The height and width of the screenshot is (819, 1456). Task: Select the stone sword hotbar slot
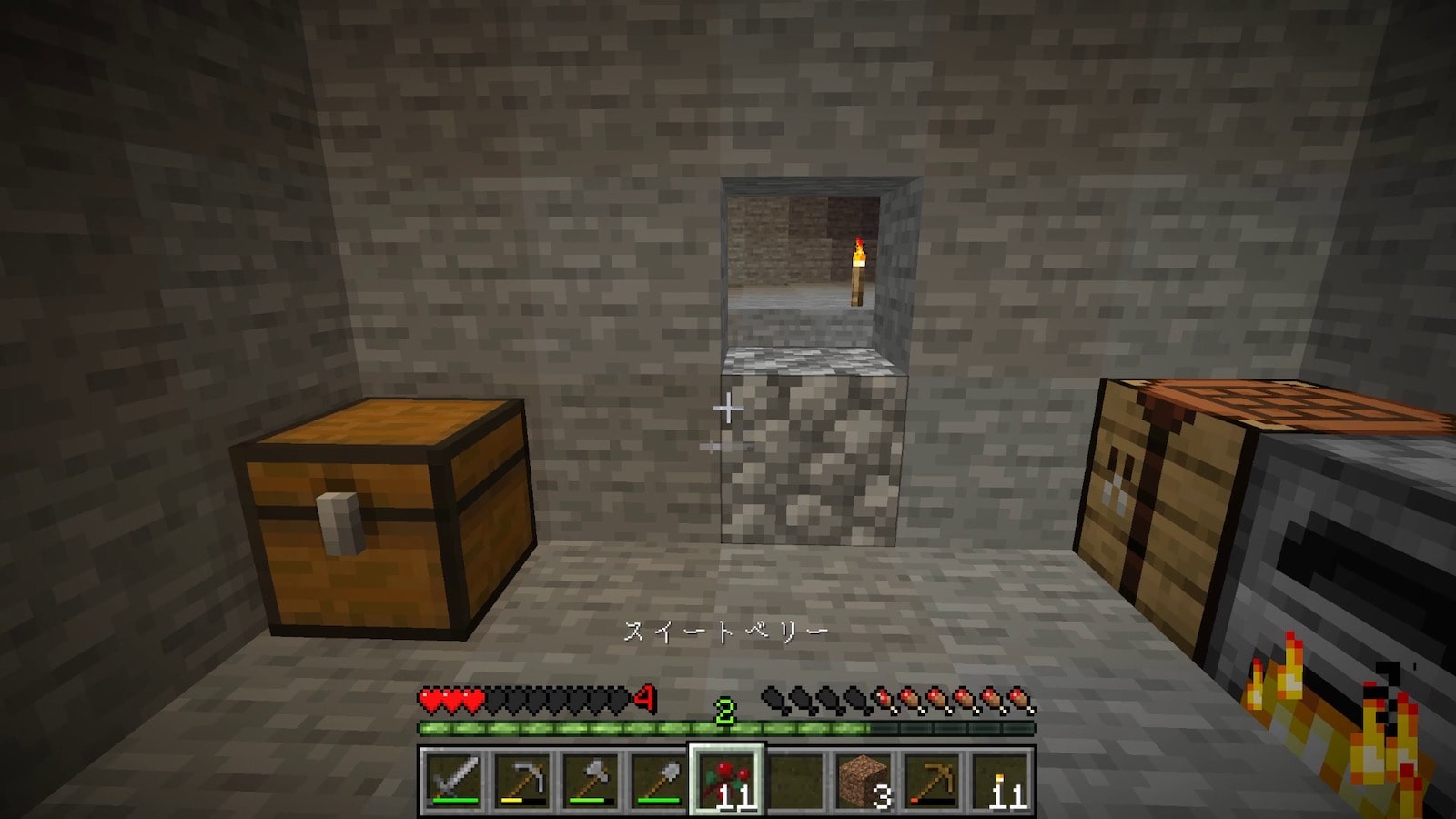point(453,780)
